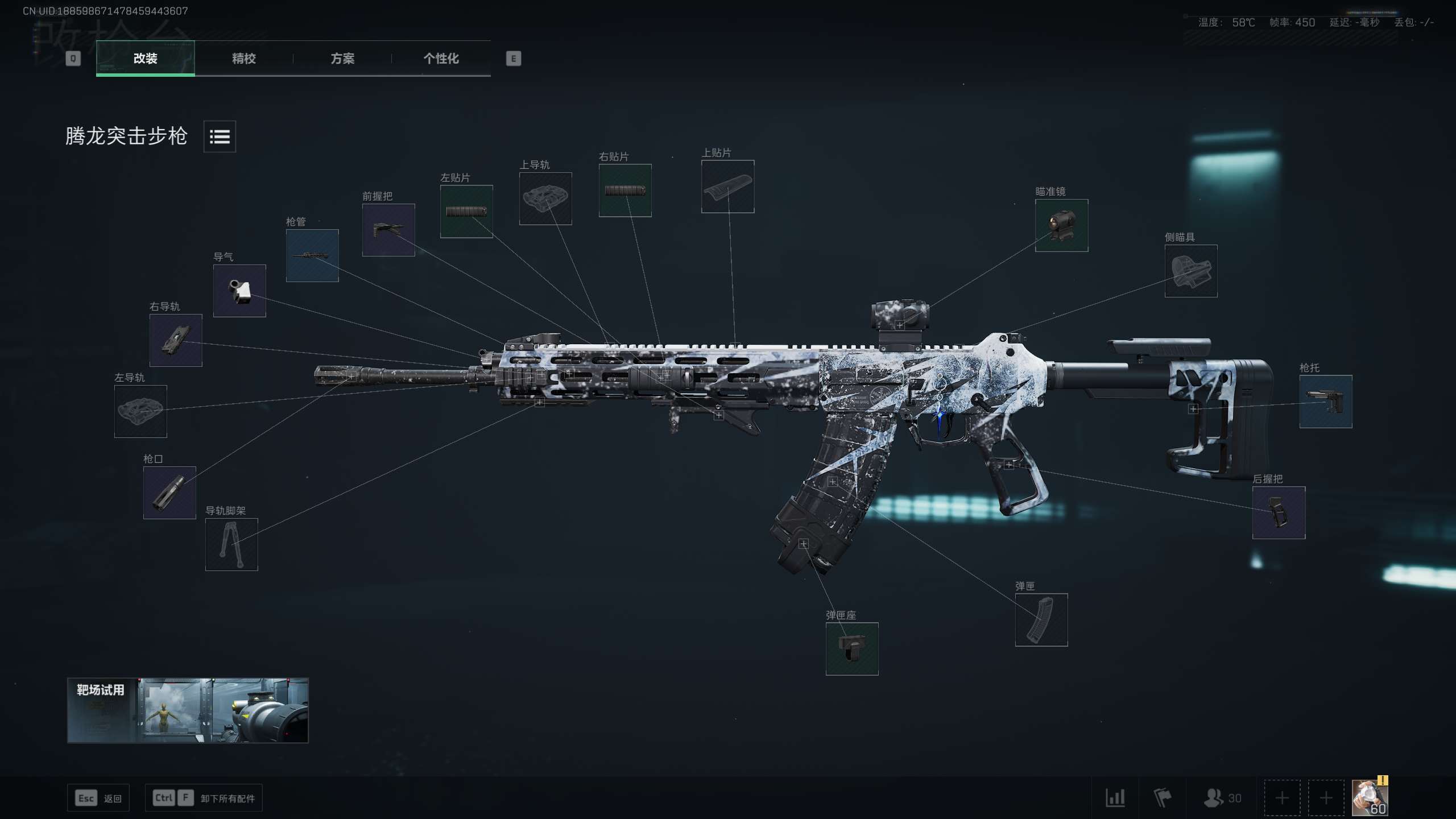
Task: Select the 个性化 tab
Action: [x=441, y=58]
